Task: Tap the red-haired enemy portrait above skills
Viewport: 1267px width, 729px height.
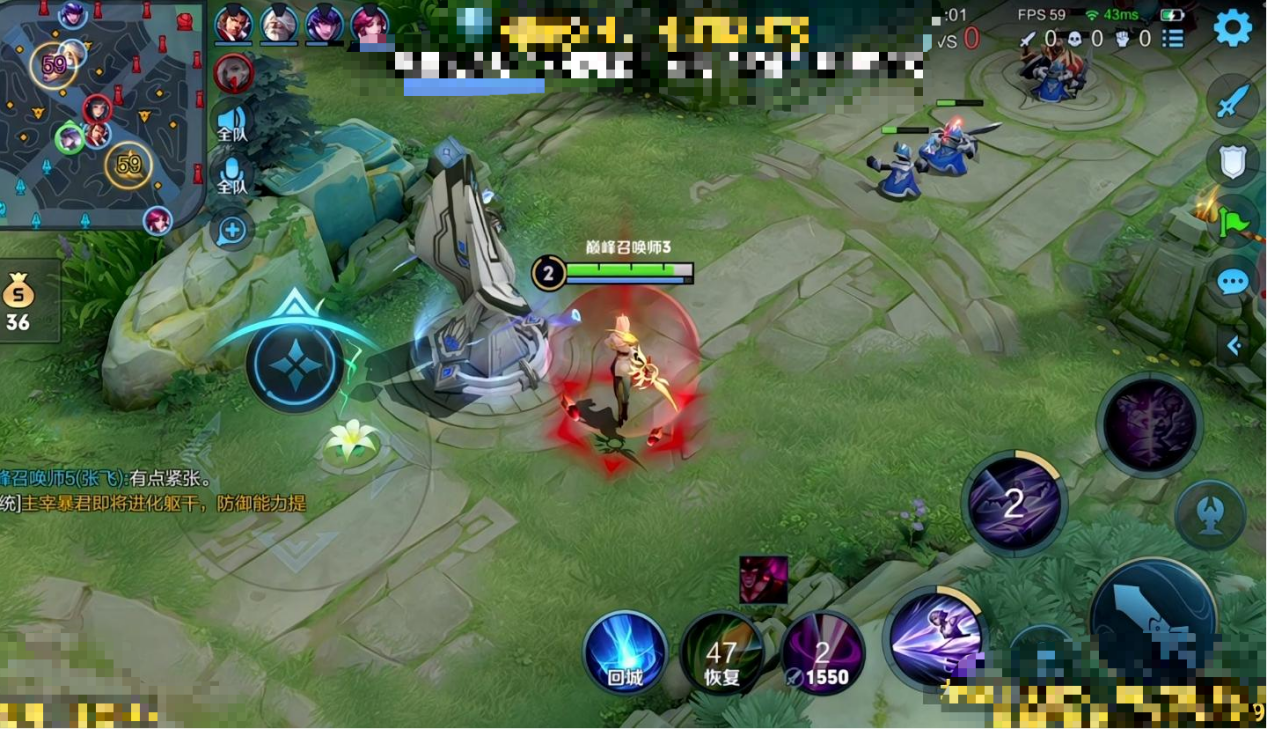Action: point(763,580)
